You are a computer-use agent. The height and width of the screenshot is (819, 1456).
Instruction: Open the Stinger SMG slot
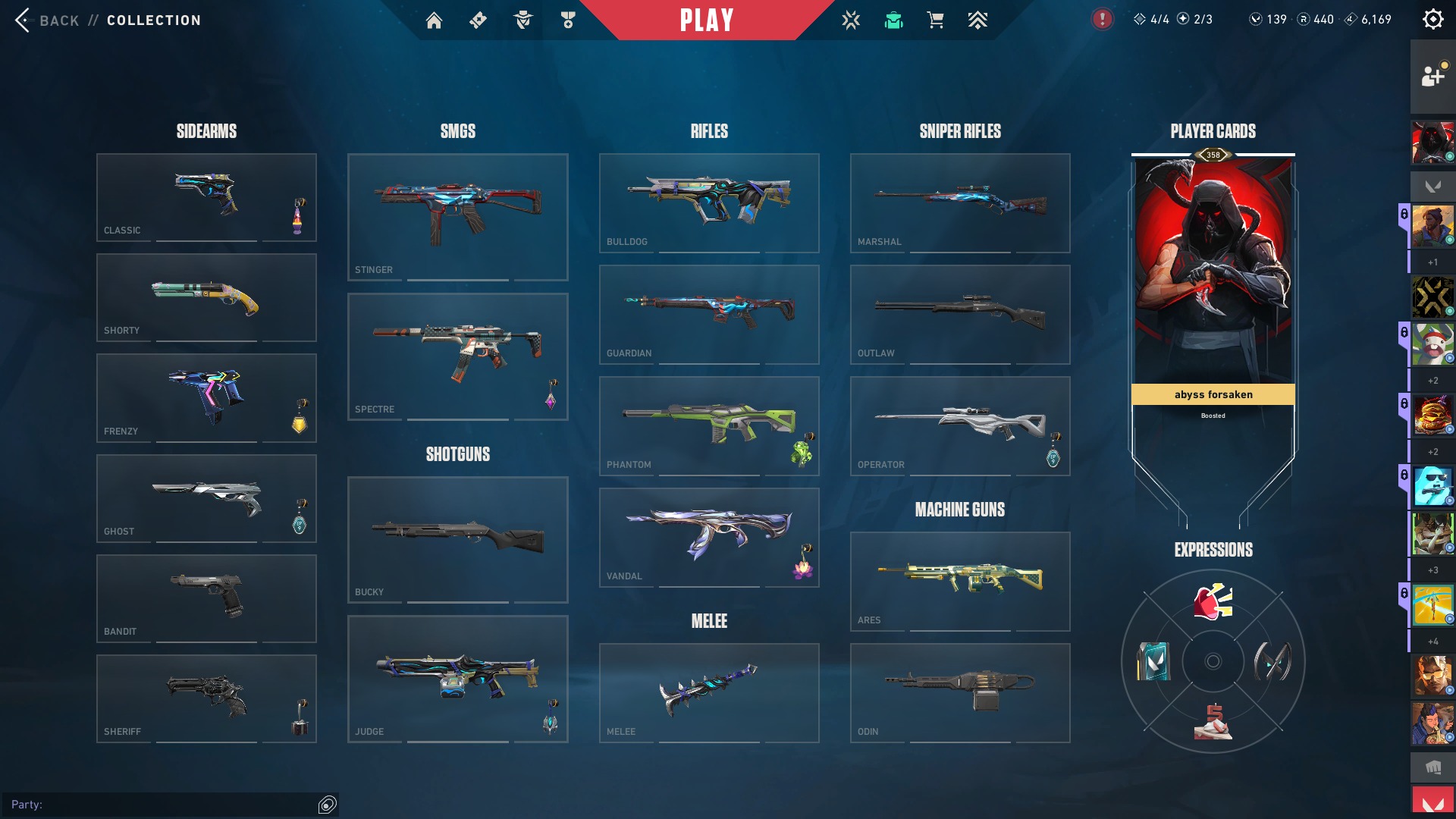[457, 217]
